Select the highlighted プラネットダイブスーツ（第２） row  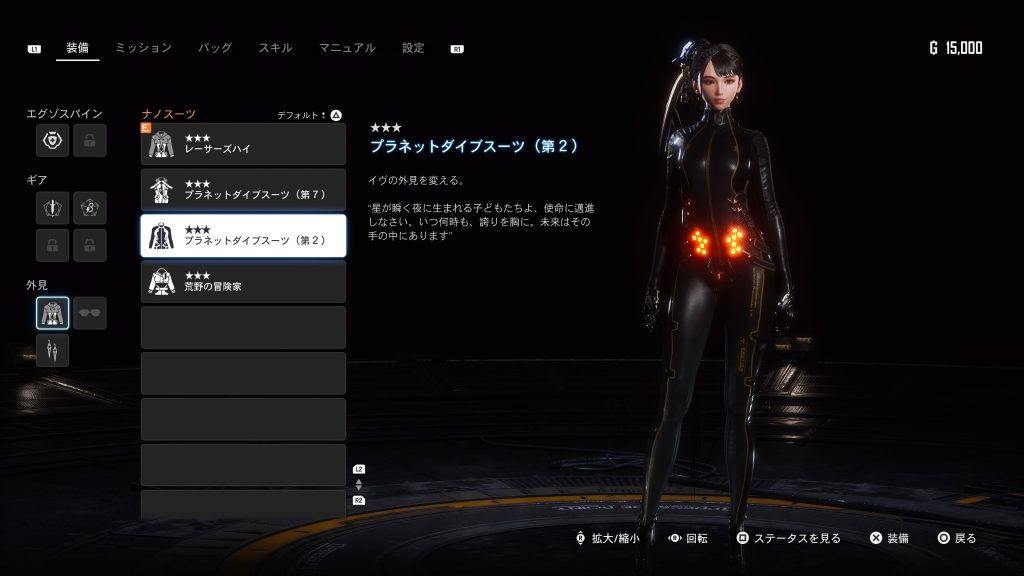pyautogui.click(x=243, y=236)
